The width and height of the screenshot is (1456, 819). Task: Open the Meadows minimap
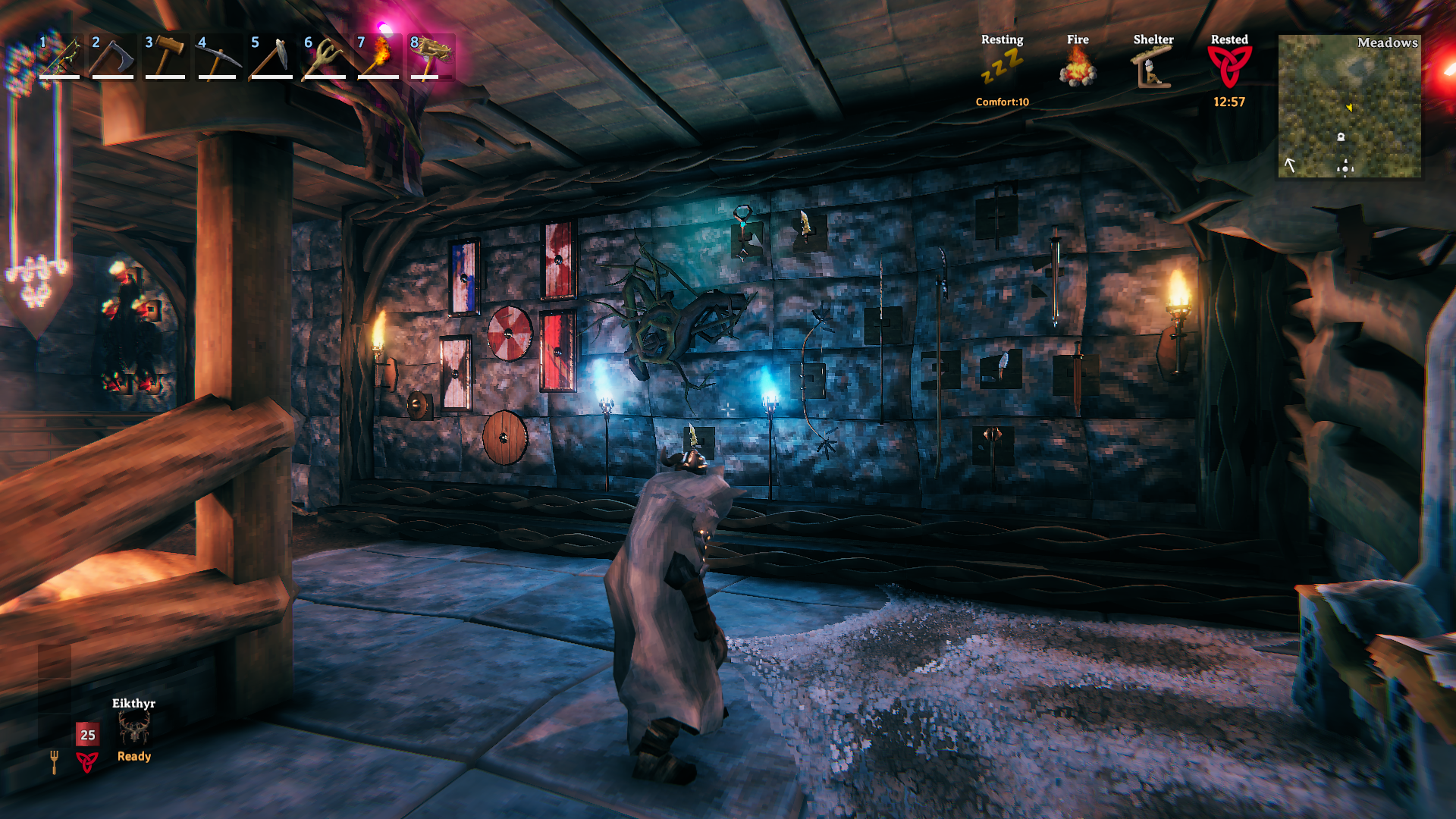click(x=1349, y=106)
